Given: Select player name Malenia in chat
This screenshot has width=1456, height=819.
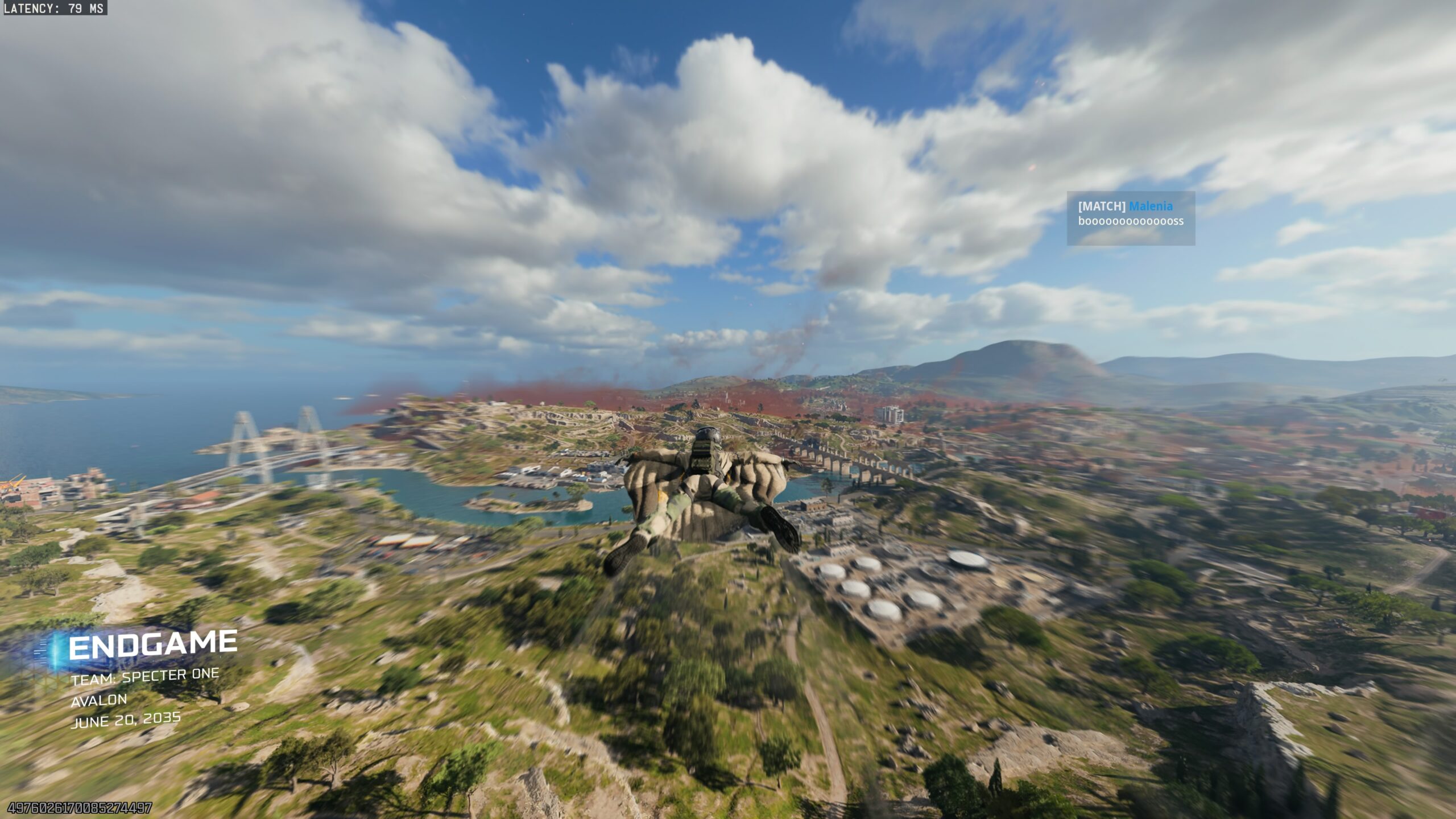Looking at the screenshot, I should coord(1151,206).
